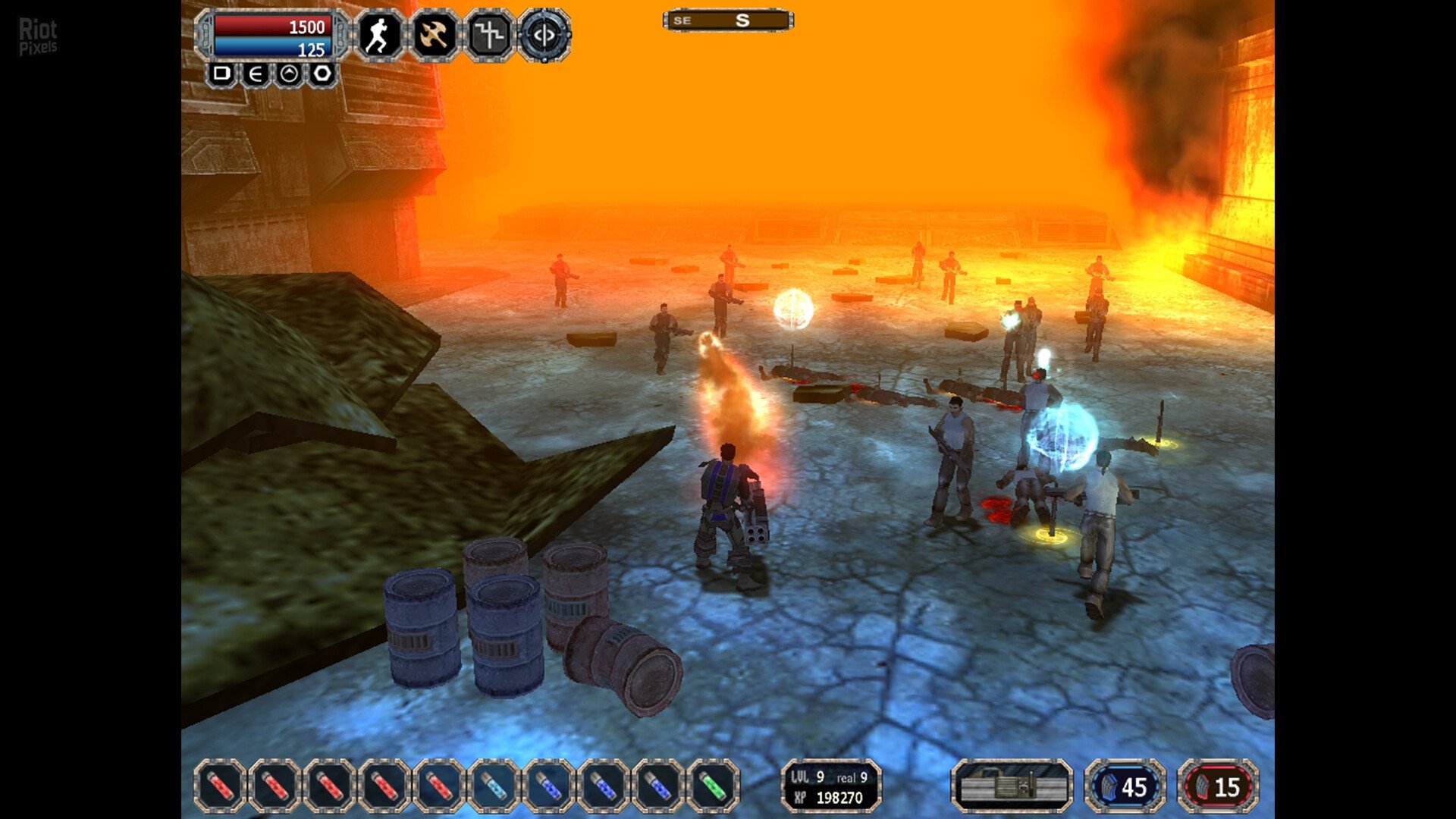Select the equipped heavy gun weapon slot

(1012, 786)
